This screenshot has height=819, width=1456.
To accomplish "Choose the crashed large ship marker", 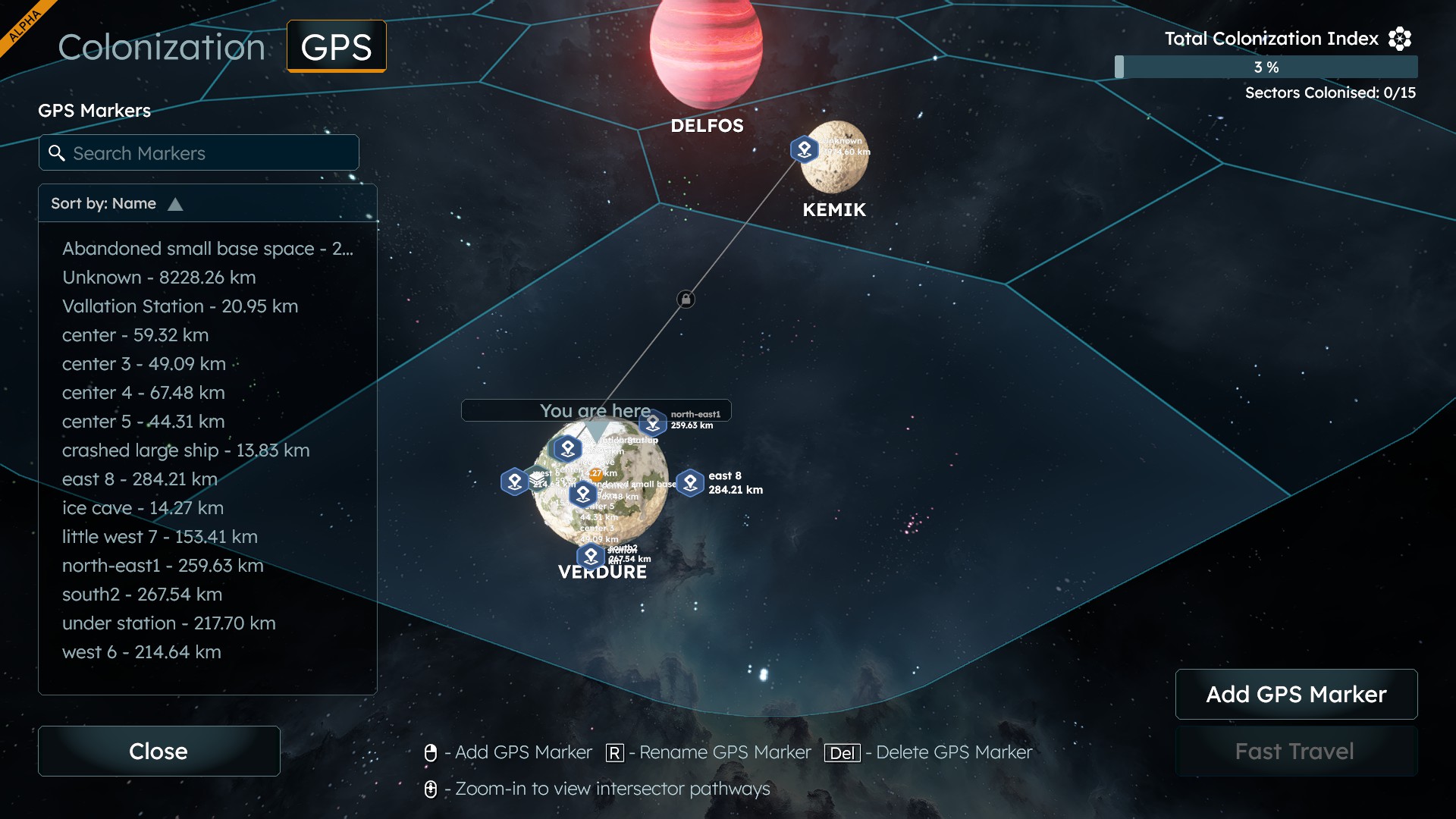I will point(186,450).
